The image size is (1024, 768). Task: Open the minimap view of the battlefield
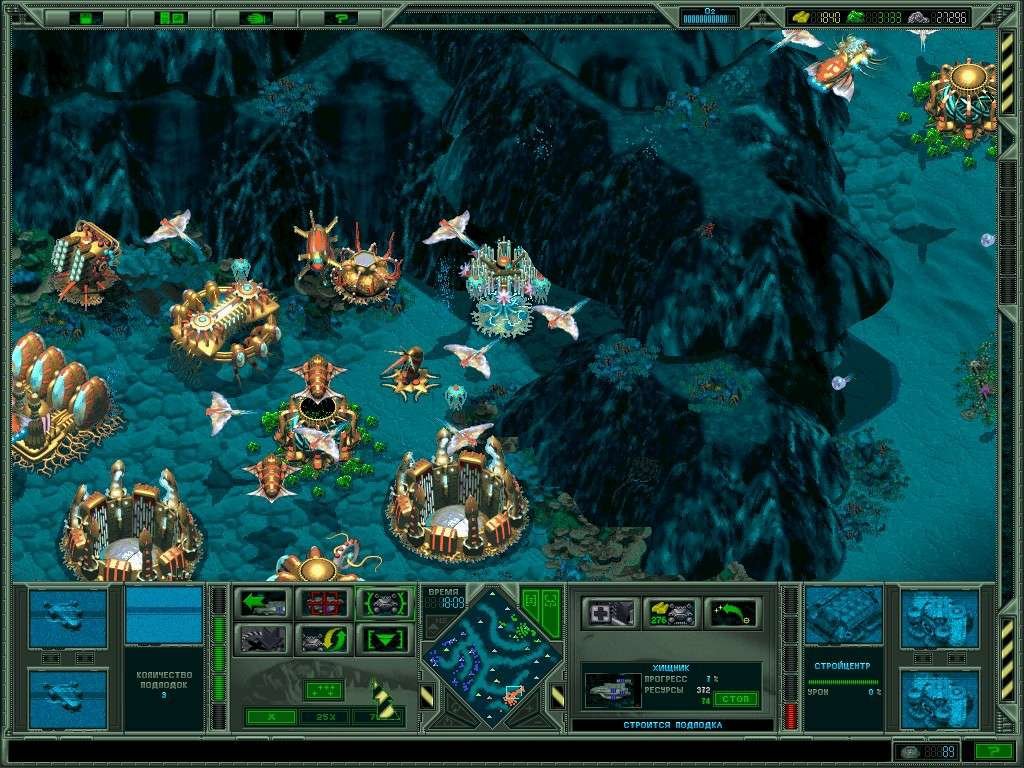click(491, 654)
